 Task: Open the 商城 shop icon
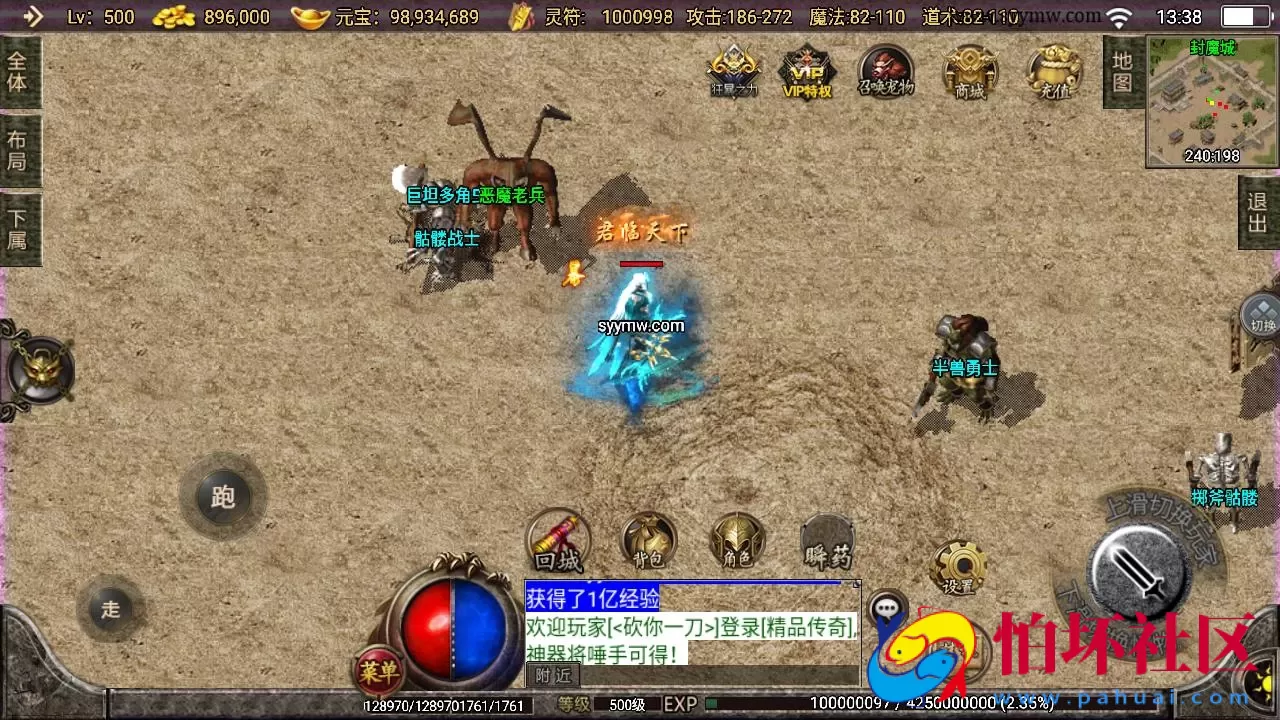tap(970, 72)
